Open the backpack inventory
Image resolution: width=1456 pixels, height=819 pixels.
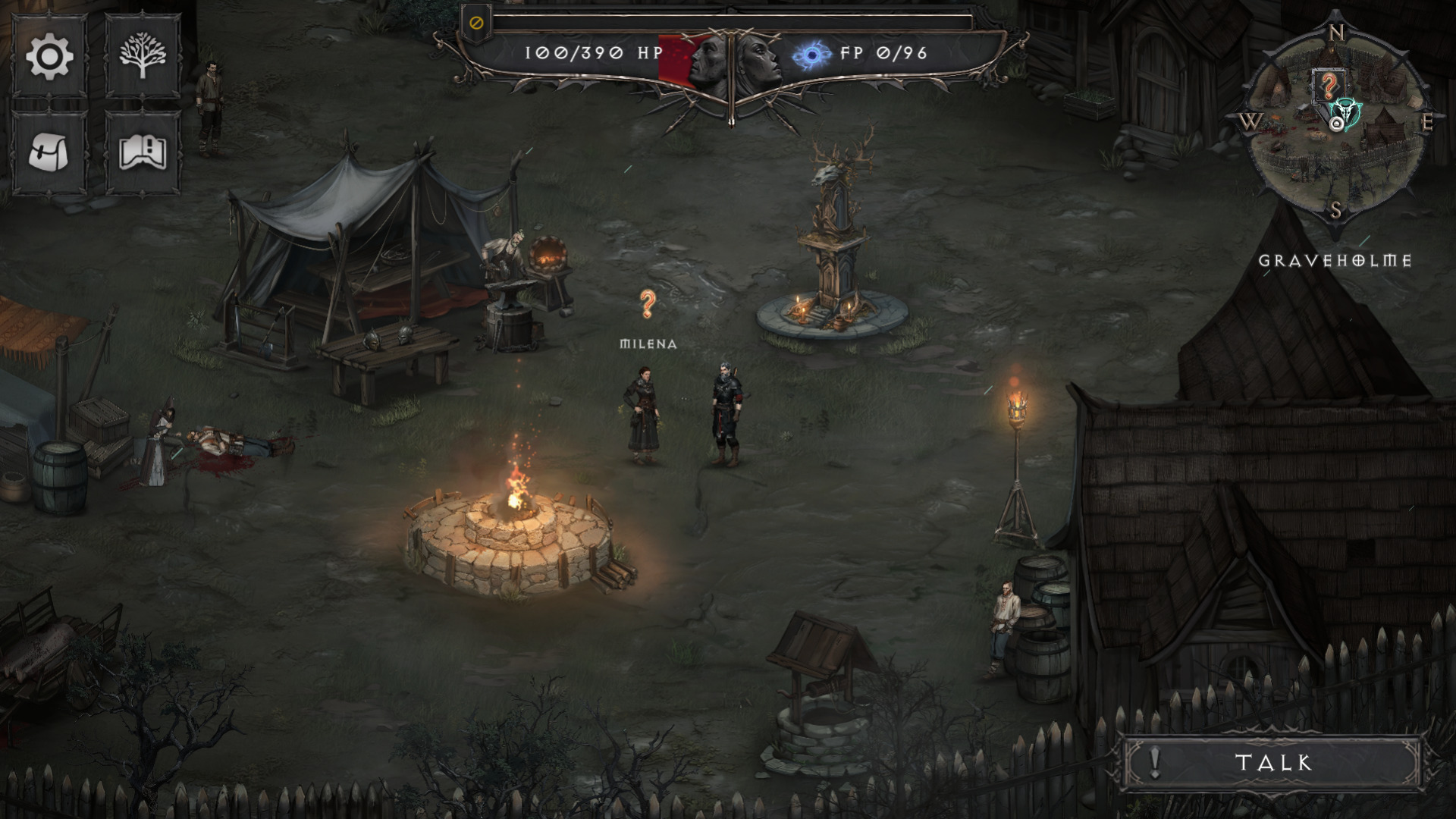click(49, 152)
